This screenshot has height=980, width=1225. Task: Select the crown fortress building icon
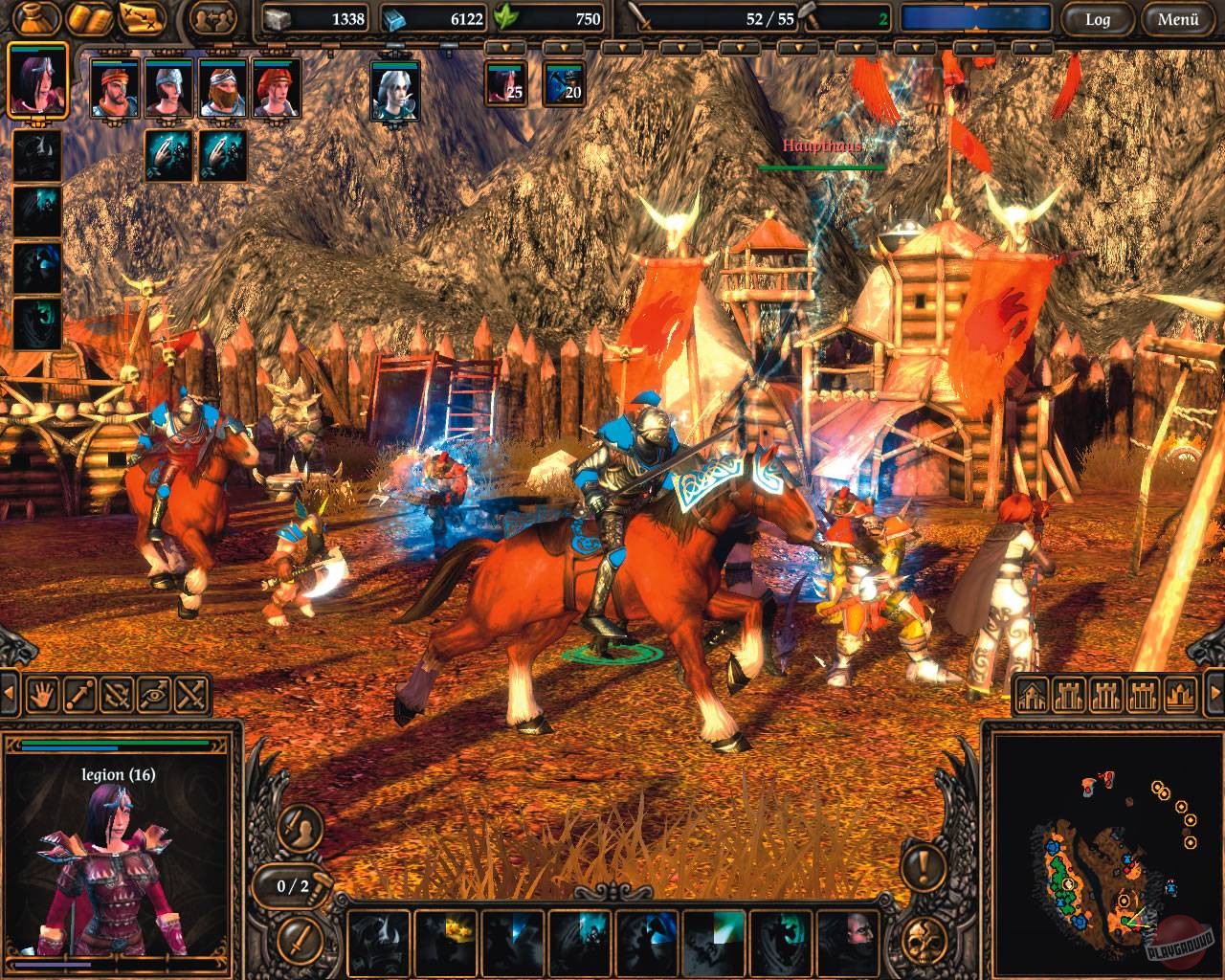pyautogui.click(x=1178, y=695)
